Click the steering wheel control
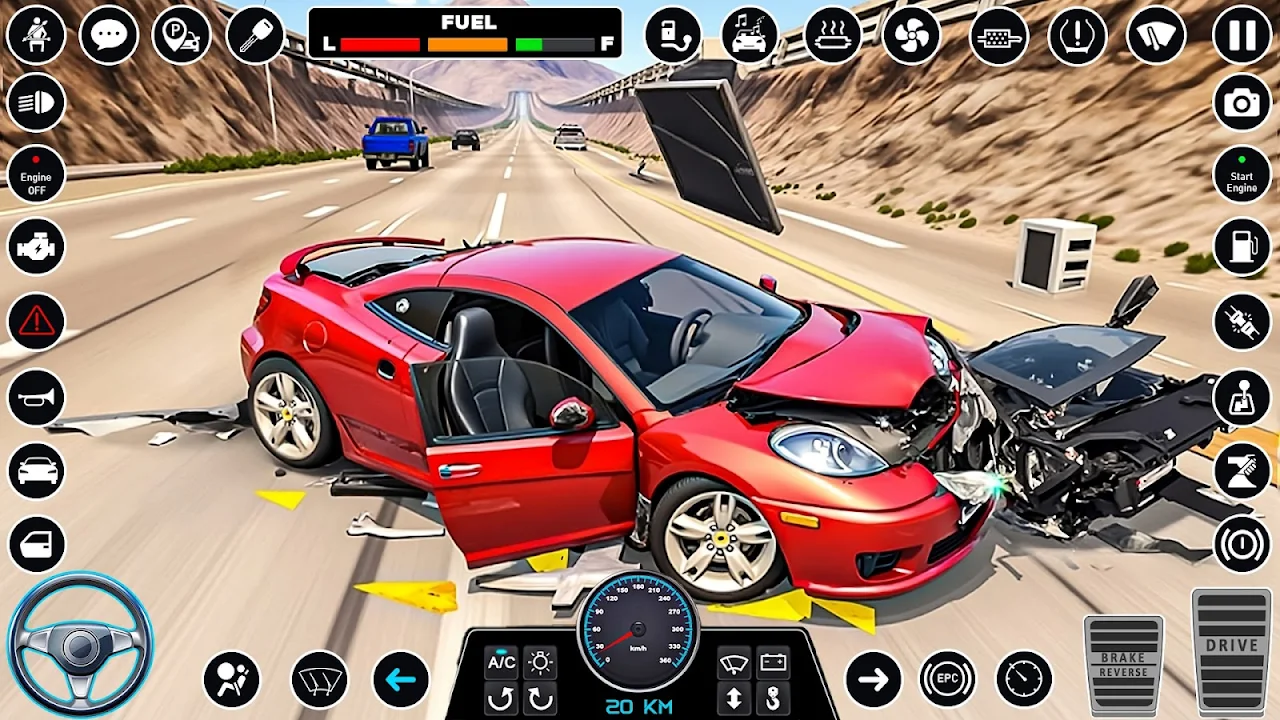1280x720 pixels. click(80, 645)
